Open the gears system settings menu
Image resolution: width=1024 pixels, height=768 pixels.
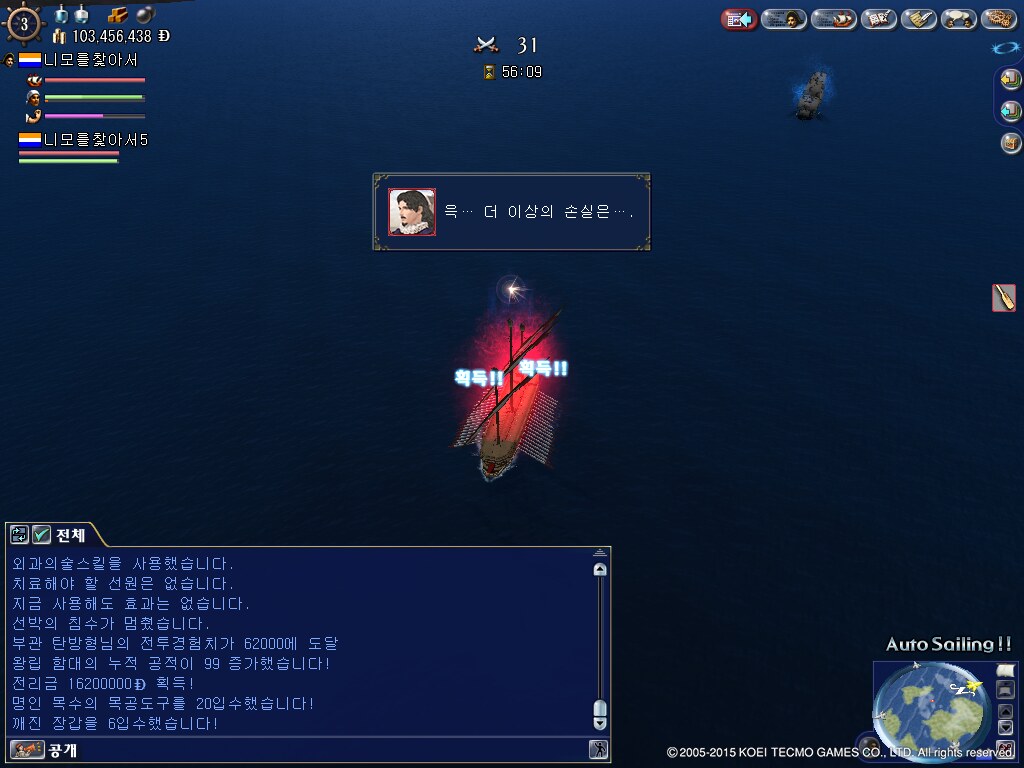coord(999,19)
